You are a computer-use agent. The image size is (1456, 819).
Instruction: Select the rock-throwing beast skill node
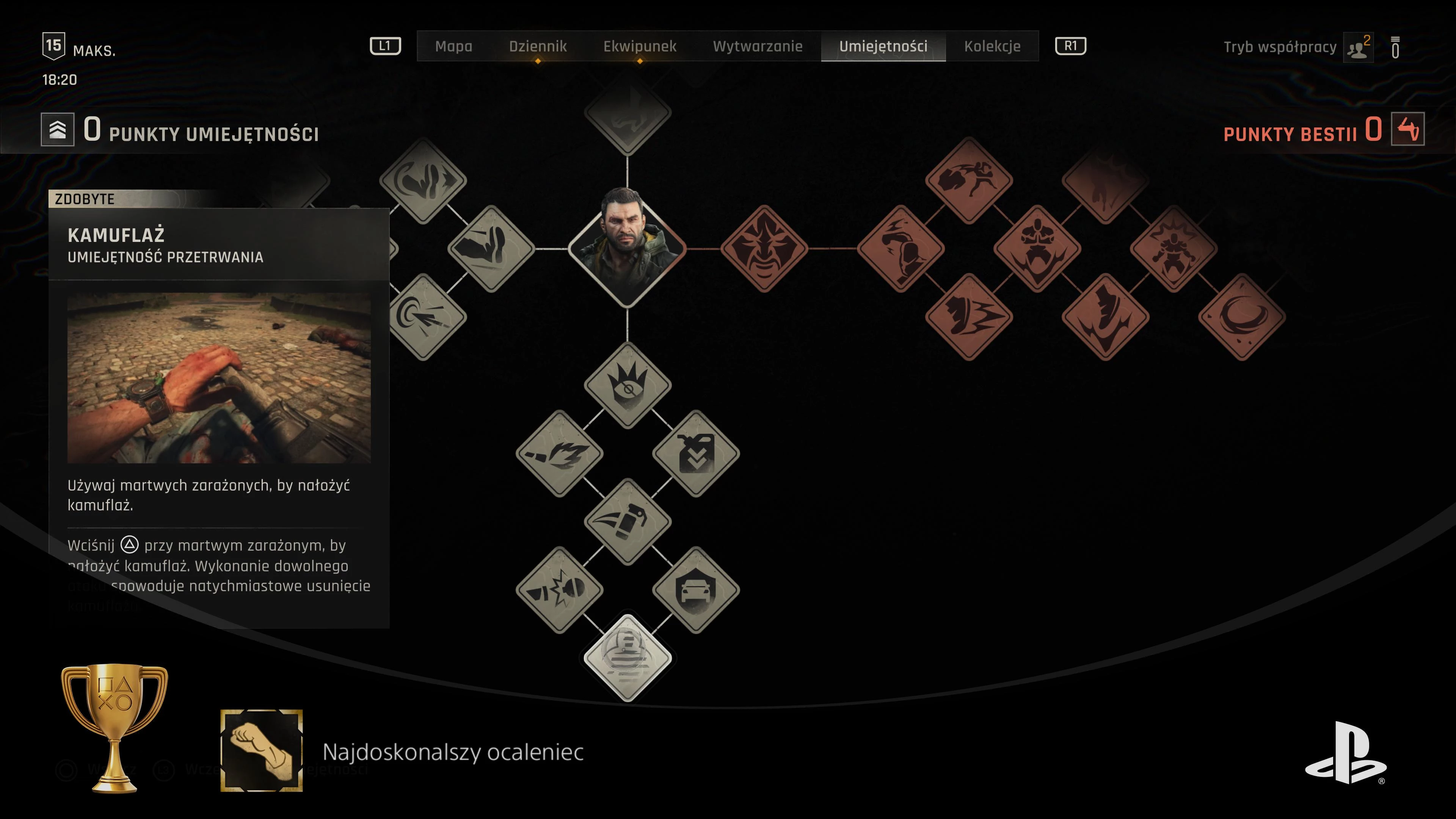click(969, 180)
